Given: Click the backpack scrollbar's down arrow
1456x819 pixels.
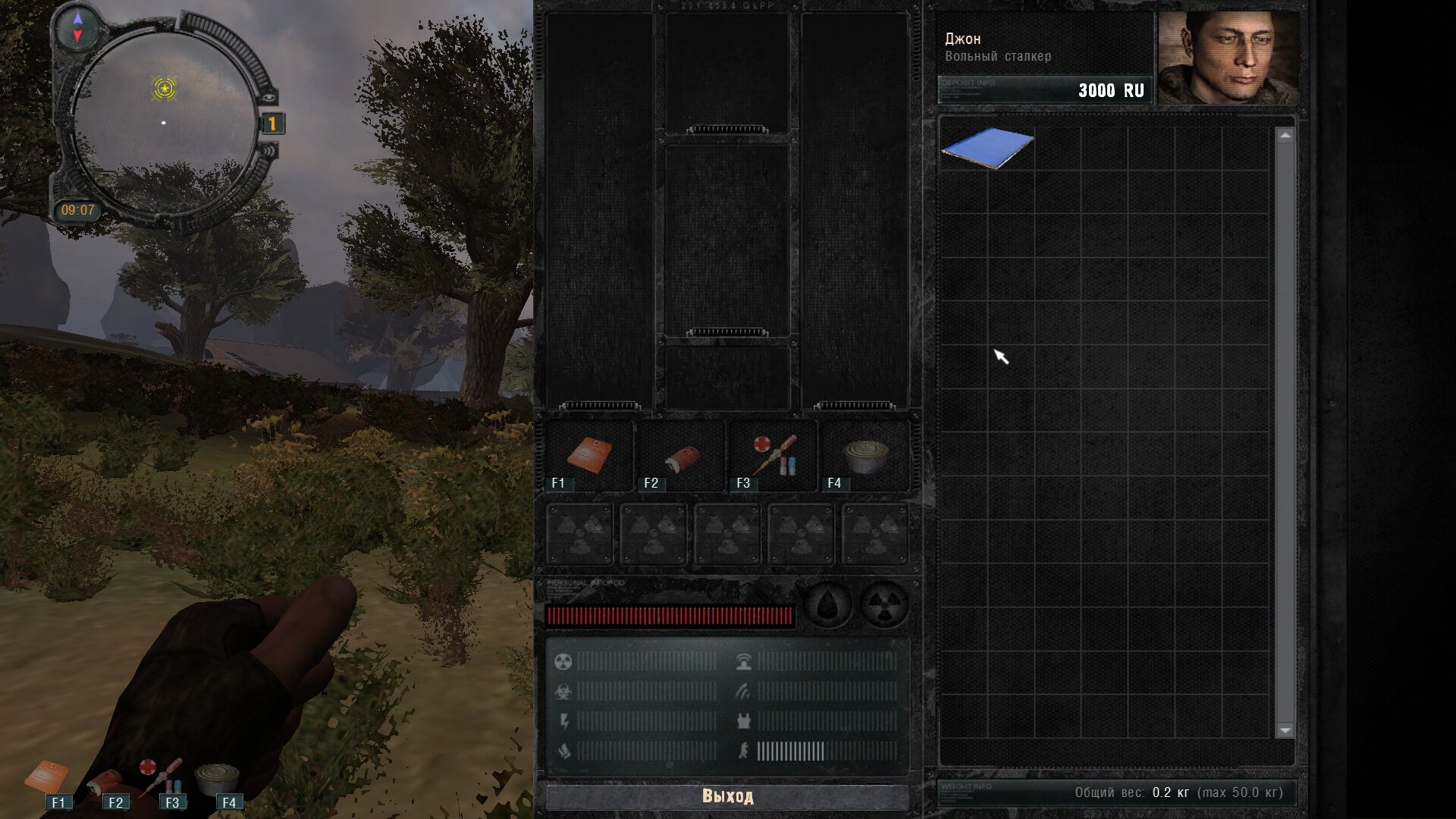Looking at the screenshot, I should pyautogui.click(x=1285, y=730).
